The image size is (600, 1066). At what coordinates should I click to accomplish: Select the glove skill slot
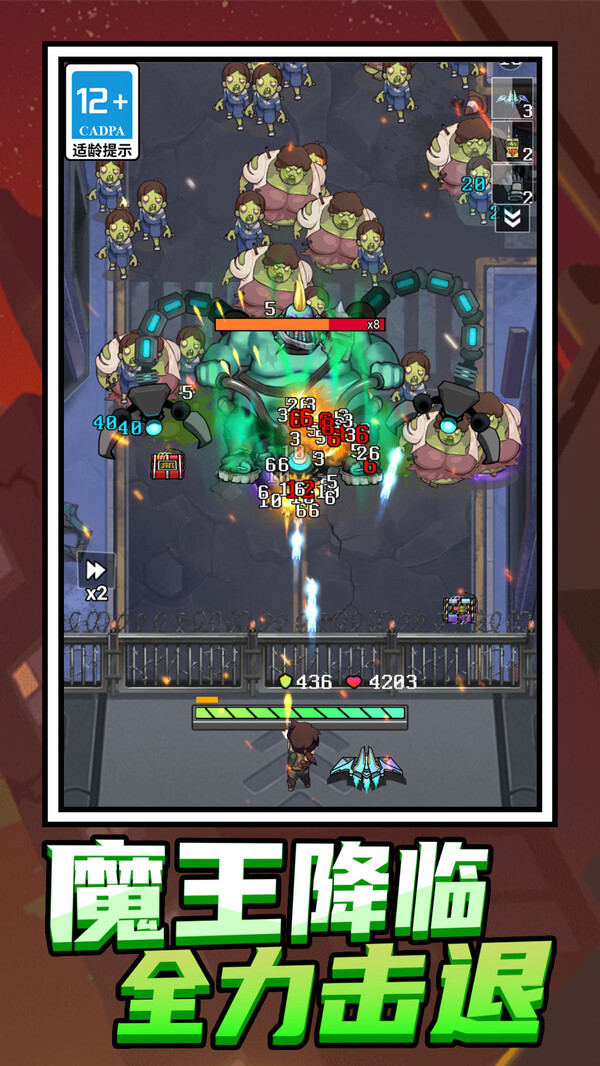coord(512,183)
